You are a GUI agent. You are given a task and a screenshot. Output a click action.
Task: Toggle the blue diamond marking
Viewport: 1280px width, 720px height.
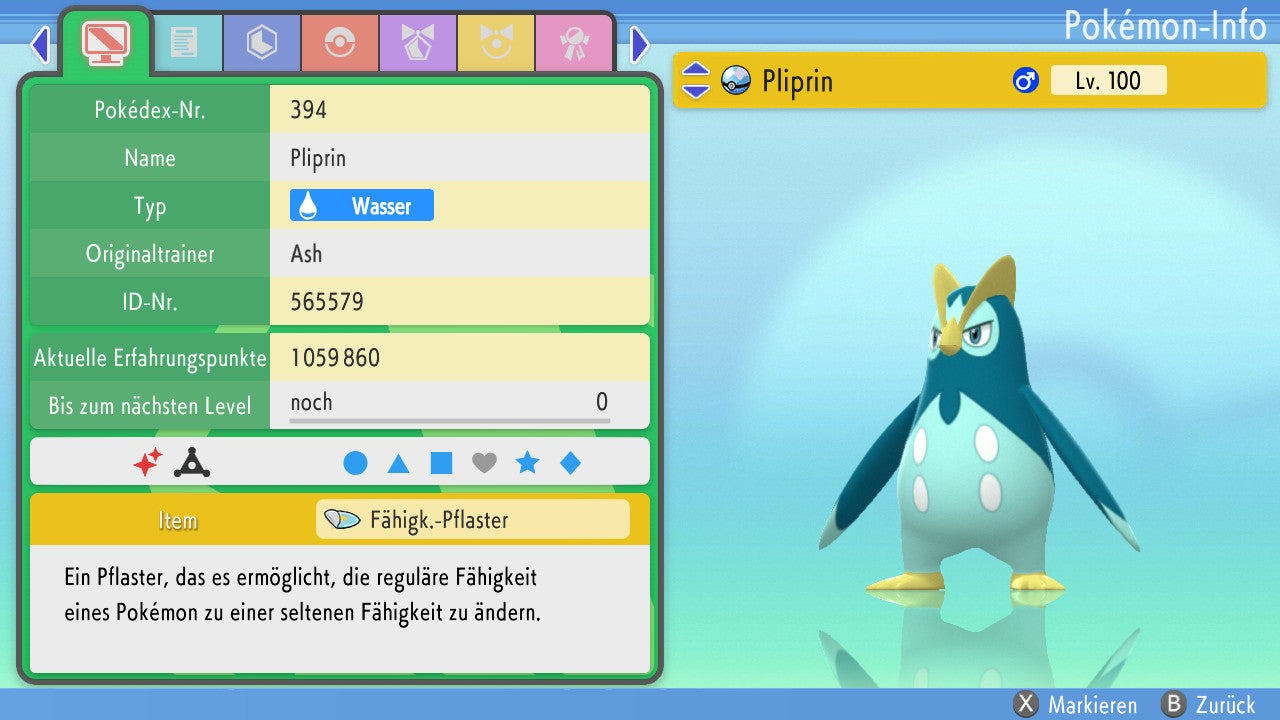point(570,463)
